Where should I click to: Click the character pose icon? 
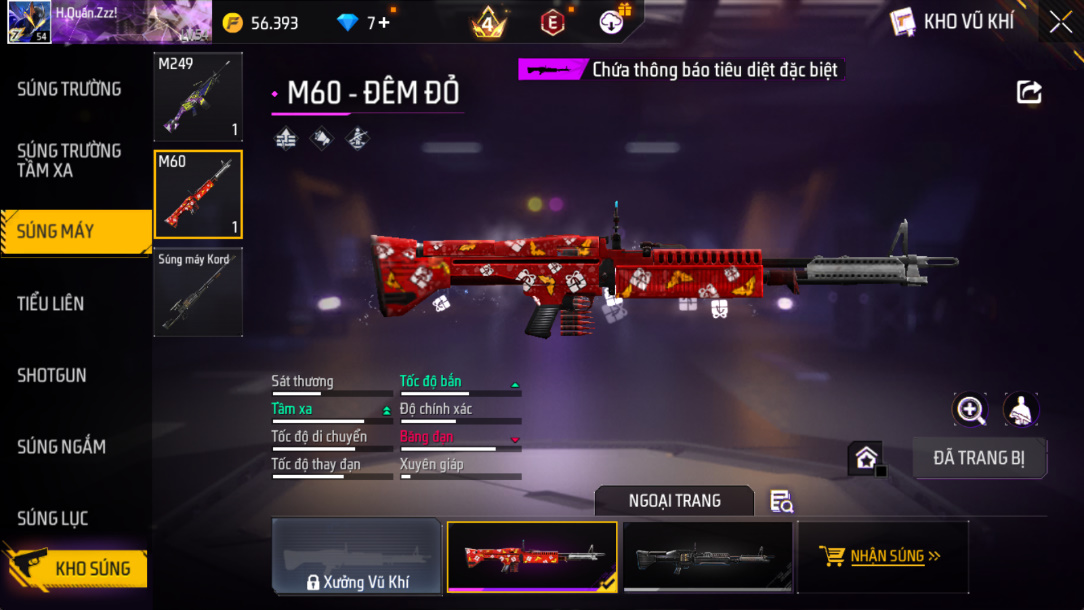click(1020, 409)
